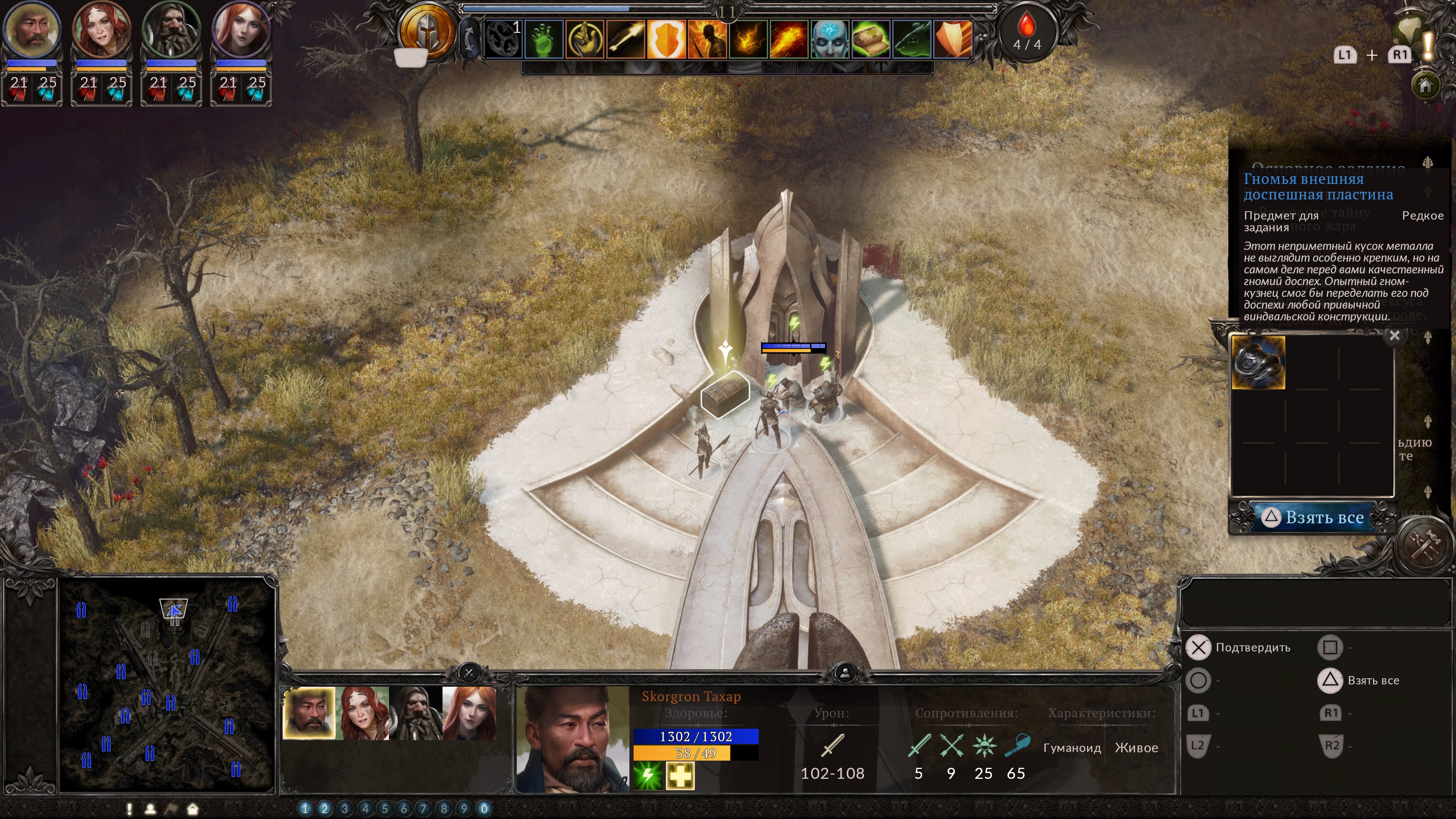This screenshot has height=819, width=1456.
Task: Select control group 2
Action: [x=325, y=809]
